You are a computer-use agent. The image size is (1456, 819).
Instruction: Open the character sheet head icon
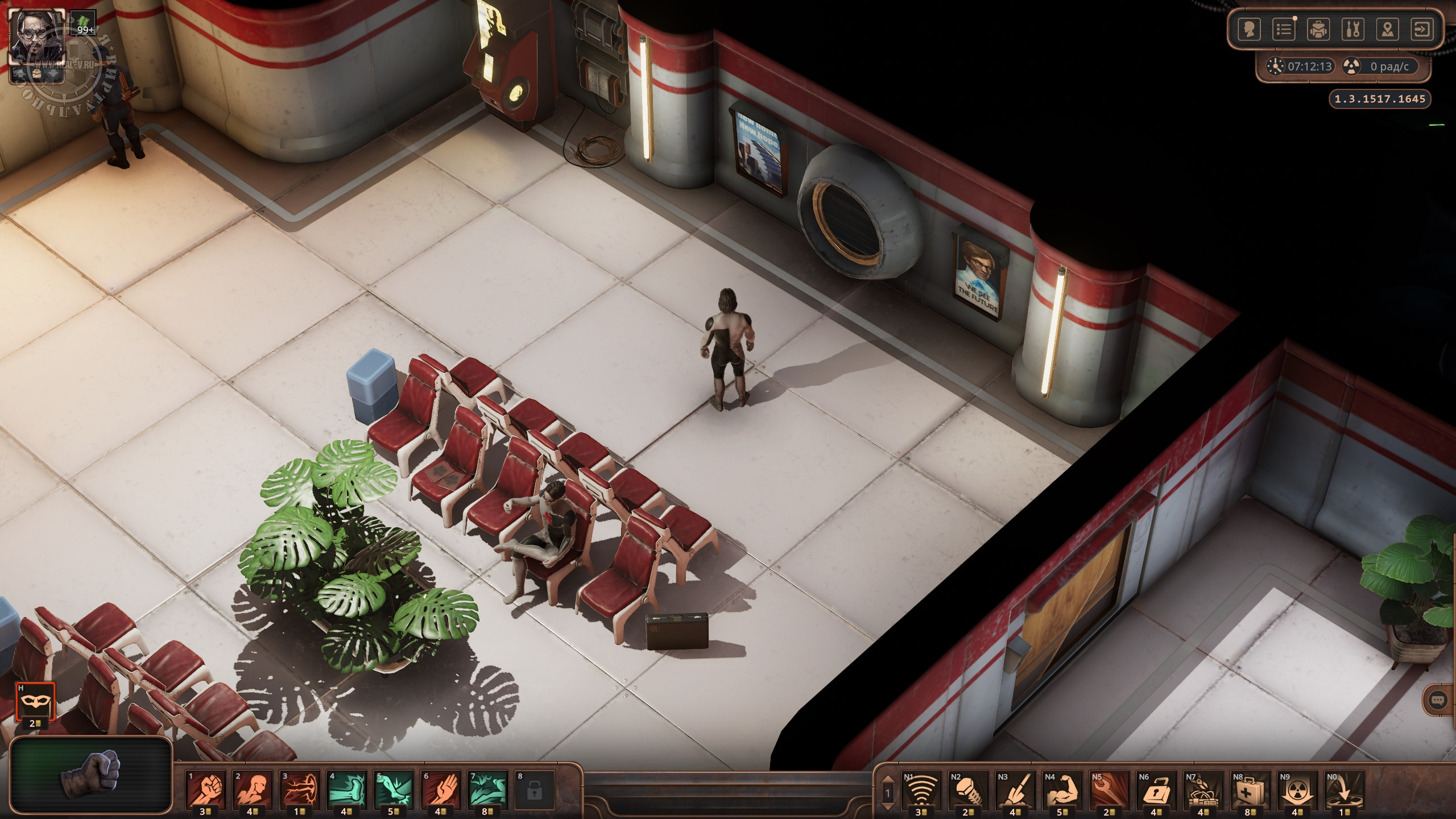1249,30
